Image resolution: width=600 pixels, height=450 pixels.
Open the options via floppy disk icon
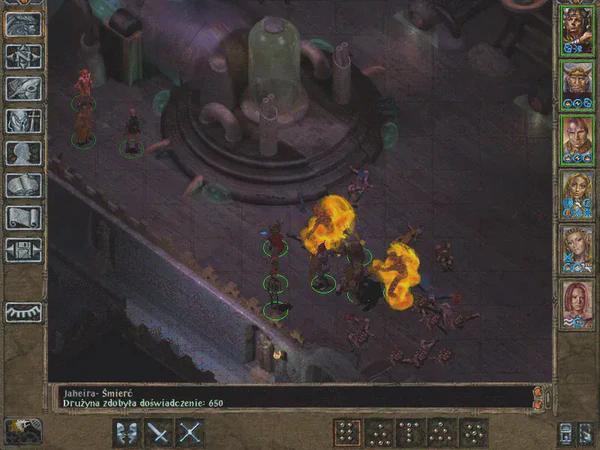tap(23, 249)
